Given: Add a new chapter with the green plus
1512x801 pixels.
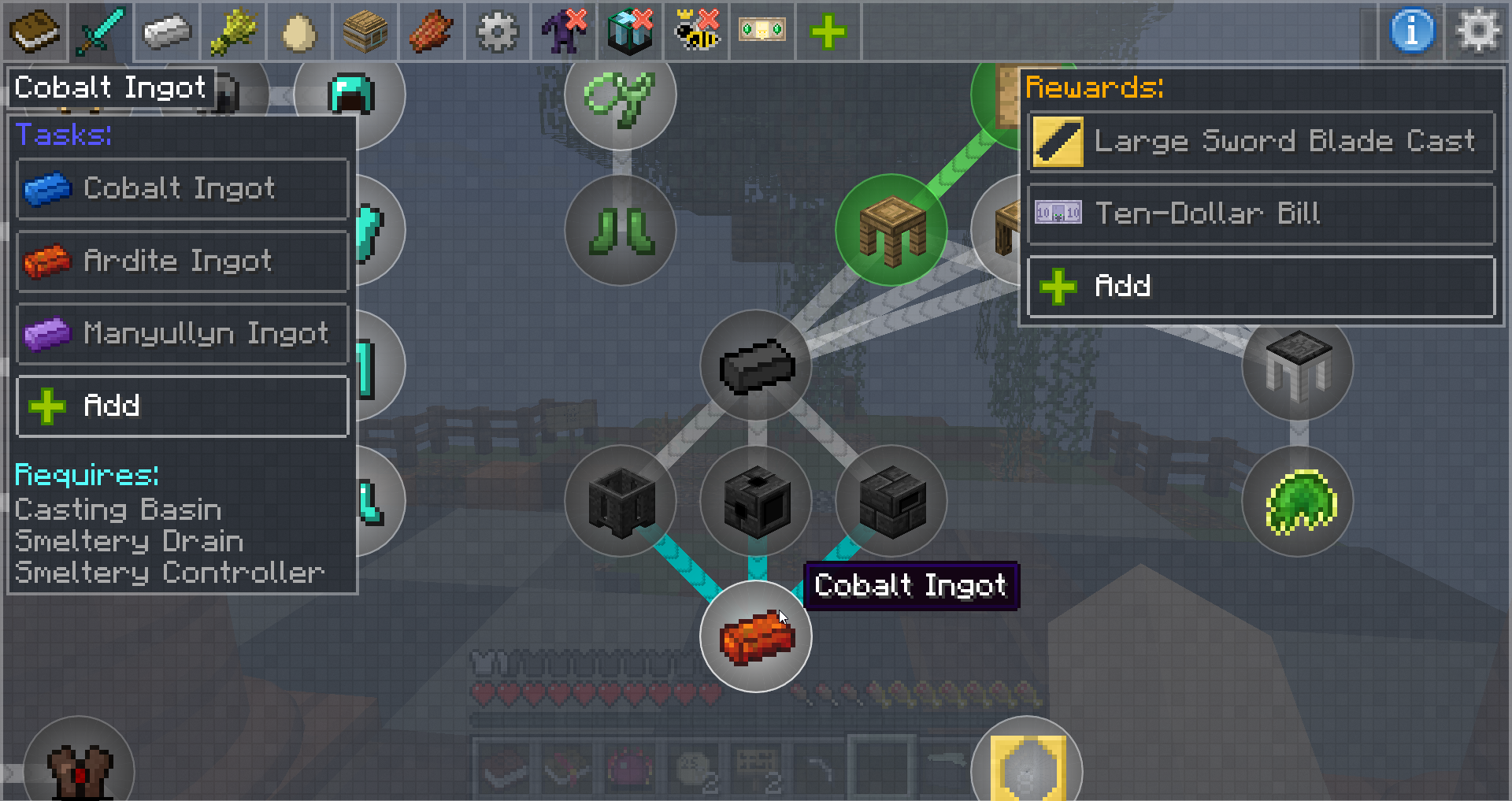Looking at the screenshot, I should pos(828,32).
